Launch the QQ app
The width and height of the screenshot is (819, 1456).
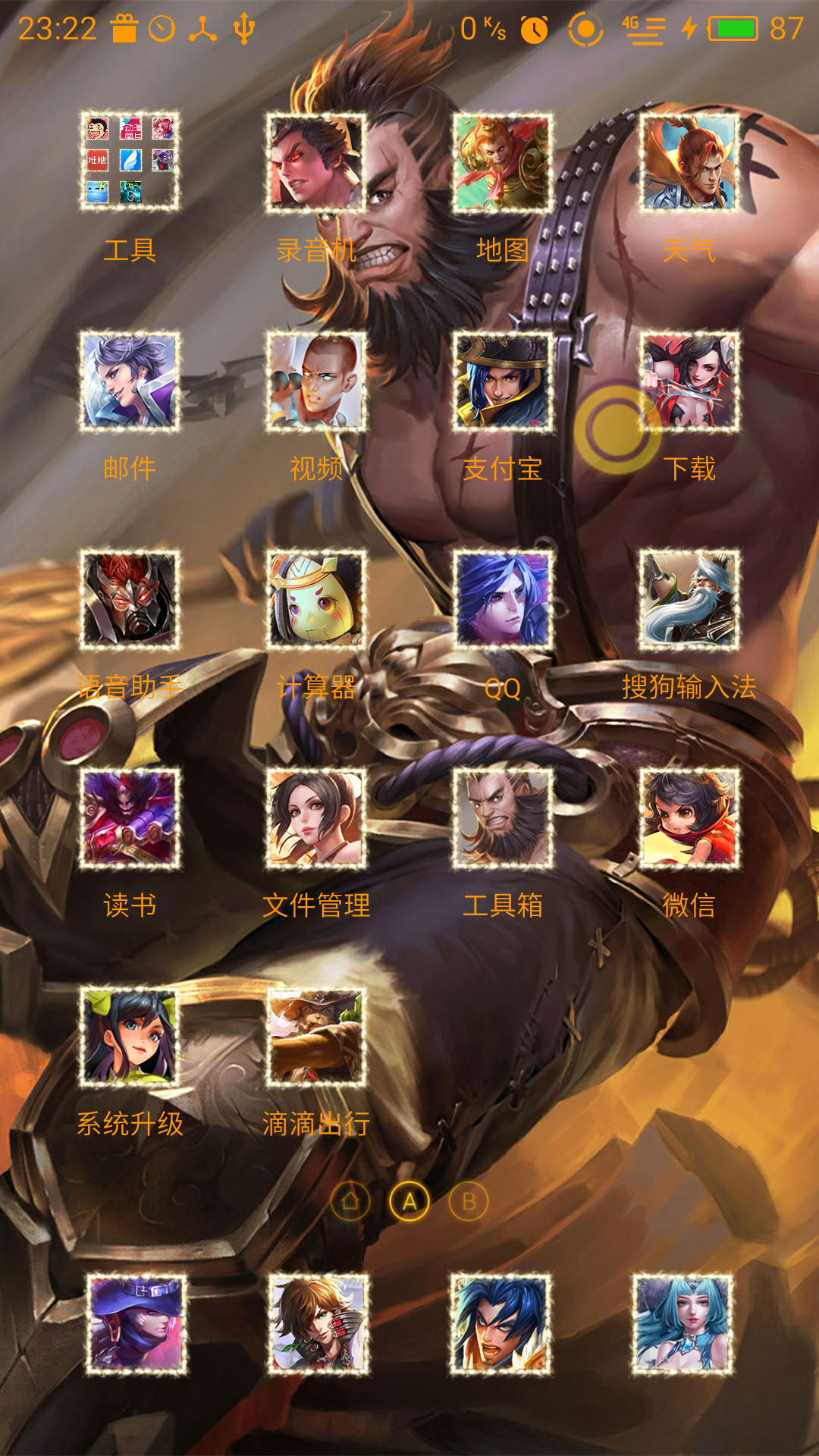tap(503, 599)
